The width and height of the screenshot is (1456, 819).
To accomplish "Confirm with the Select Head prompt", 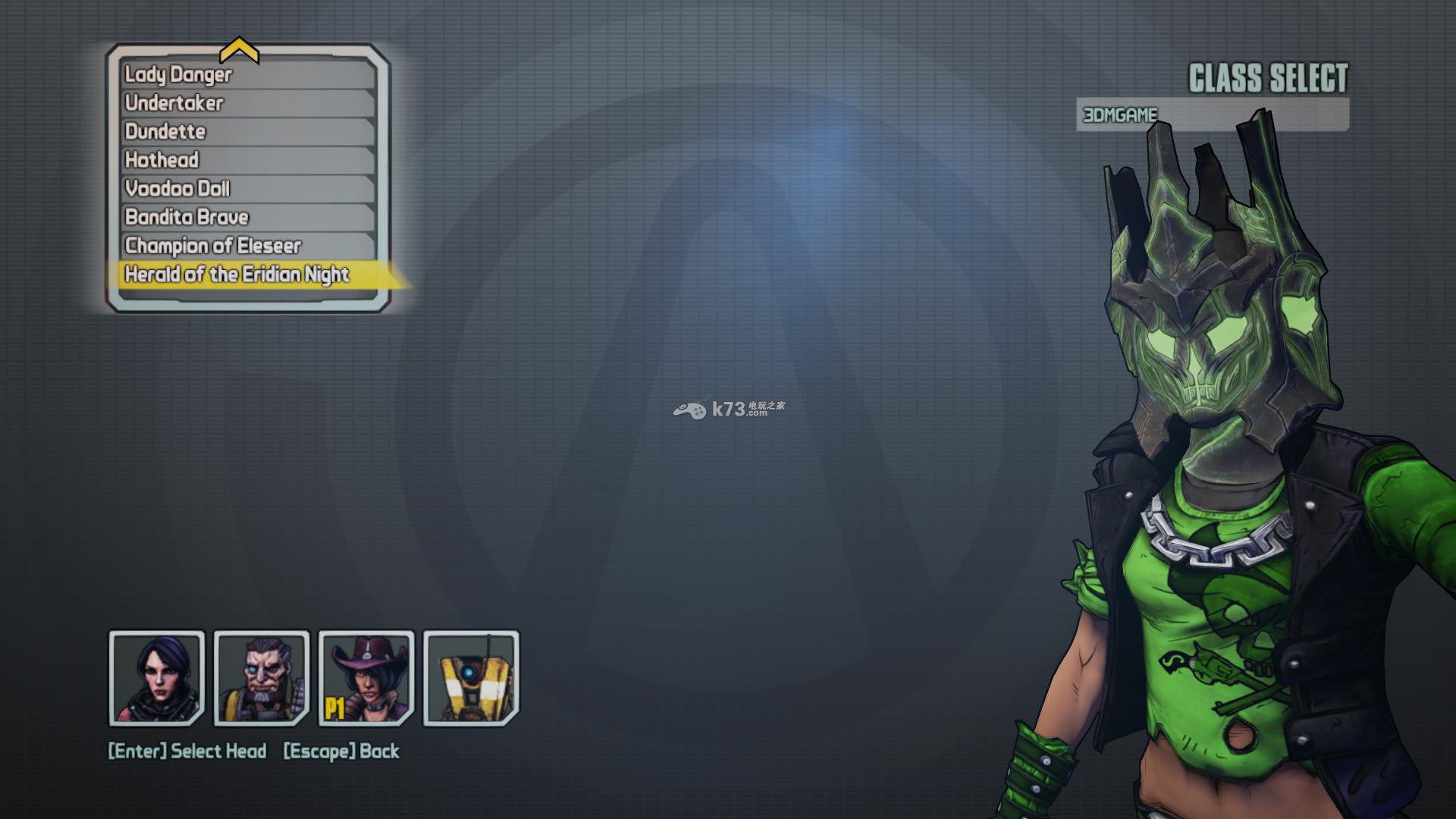I will [x=187, y=751].
